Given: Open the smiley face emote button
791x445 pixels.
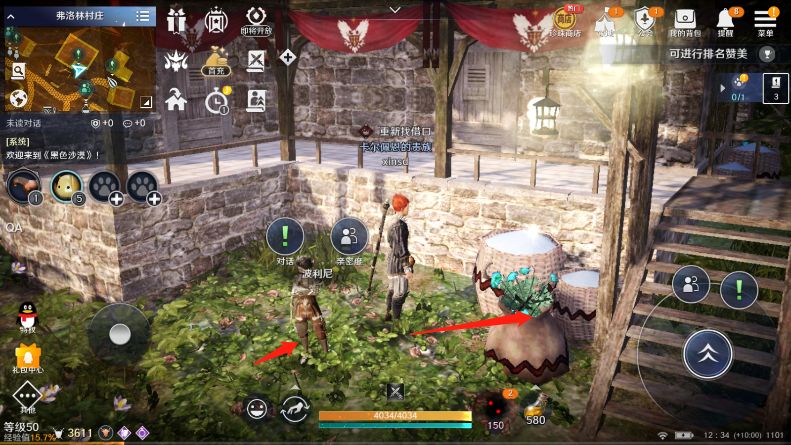Looking at the screenshot, I should click(258, 408).
